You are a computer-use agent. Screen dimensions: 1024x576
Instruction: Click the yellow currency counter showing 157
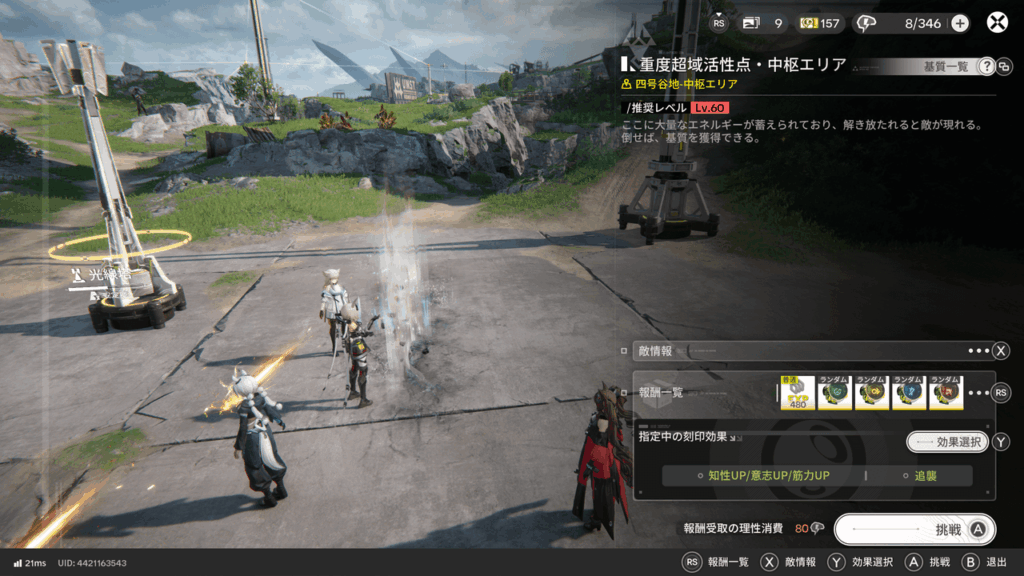[x=820, y=23]
